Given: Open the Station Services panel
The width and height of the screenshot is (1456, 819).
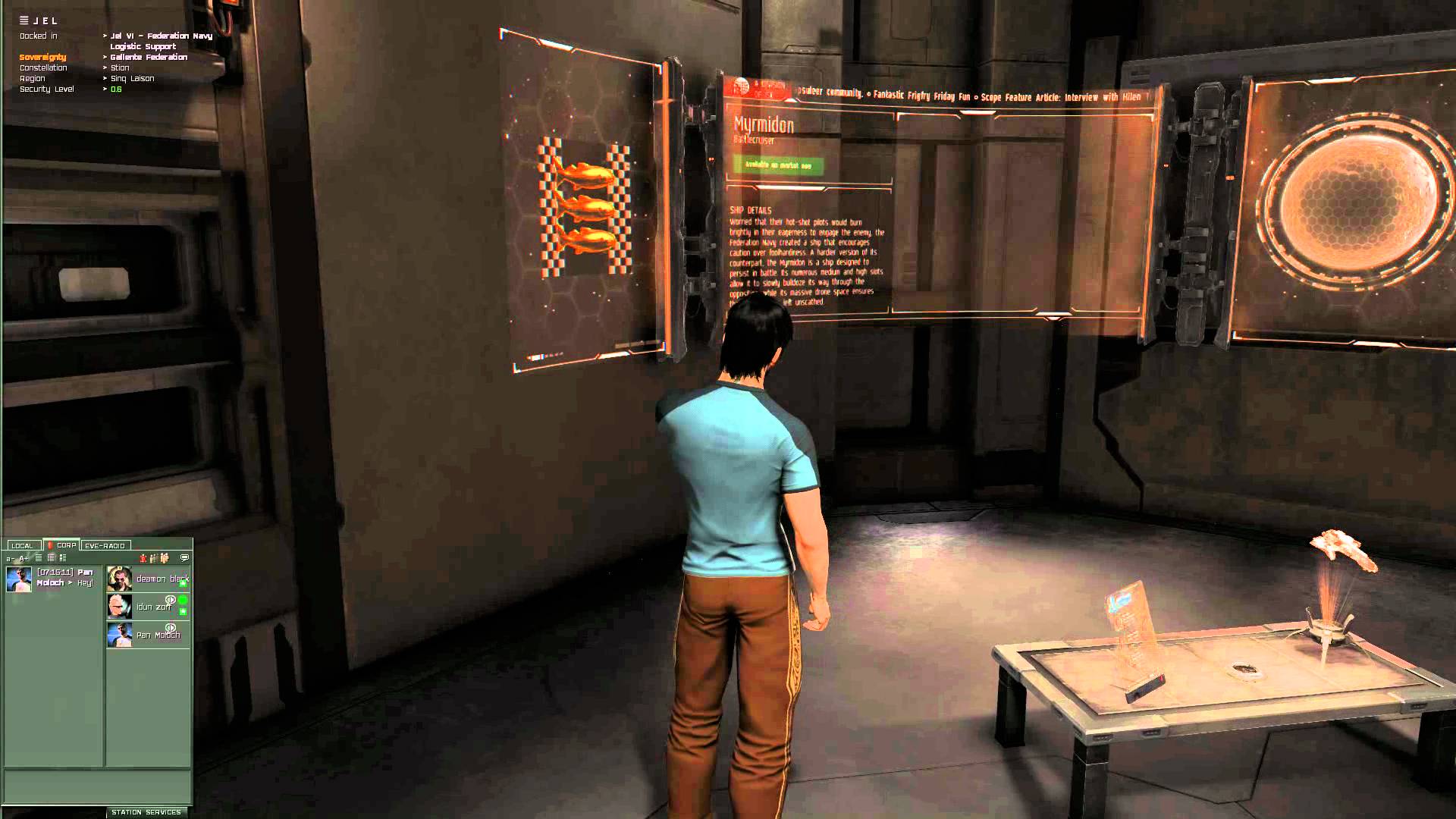Looking at the screenshot, I should click(x=146, y=812).
